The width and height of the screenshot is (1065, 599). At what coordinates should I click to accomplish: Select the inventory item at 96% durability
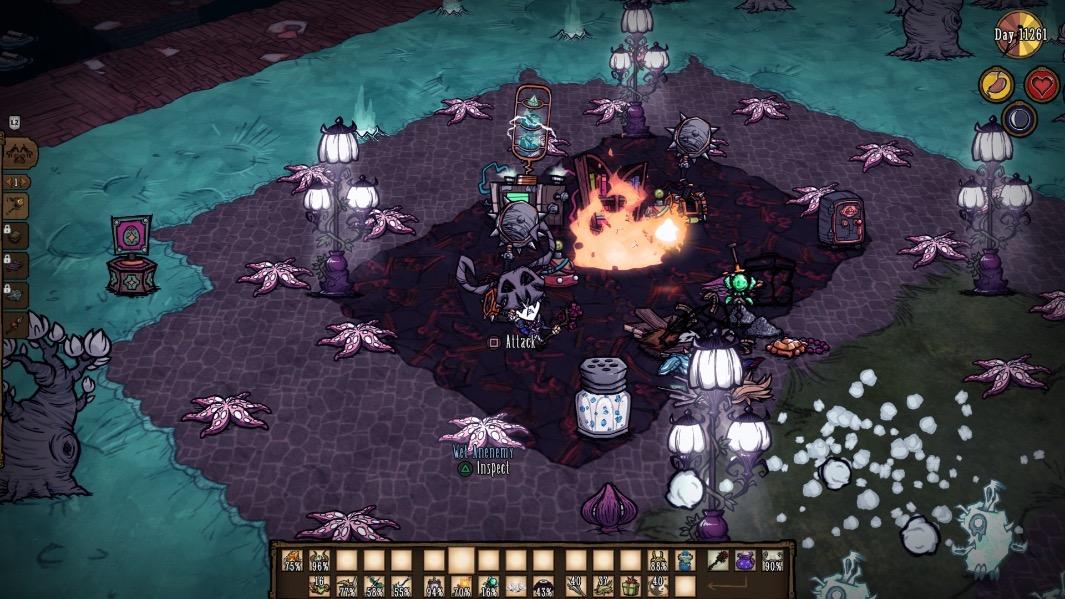319,560
